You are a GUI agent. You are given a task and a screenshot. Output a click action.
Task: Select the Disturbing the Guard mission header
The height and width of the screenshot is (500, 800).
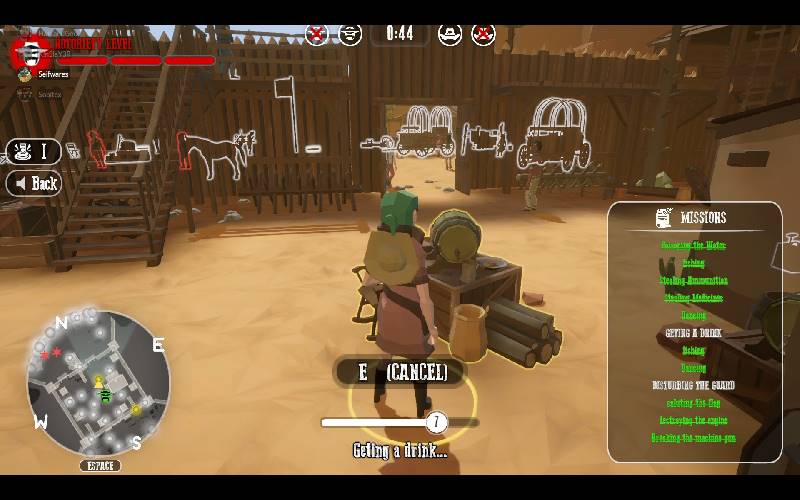pyautogui.click(x=694, y=385)
